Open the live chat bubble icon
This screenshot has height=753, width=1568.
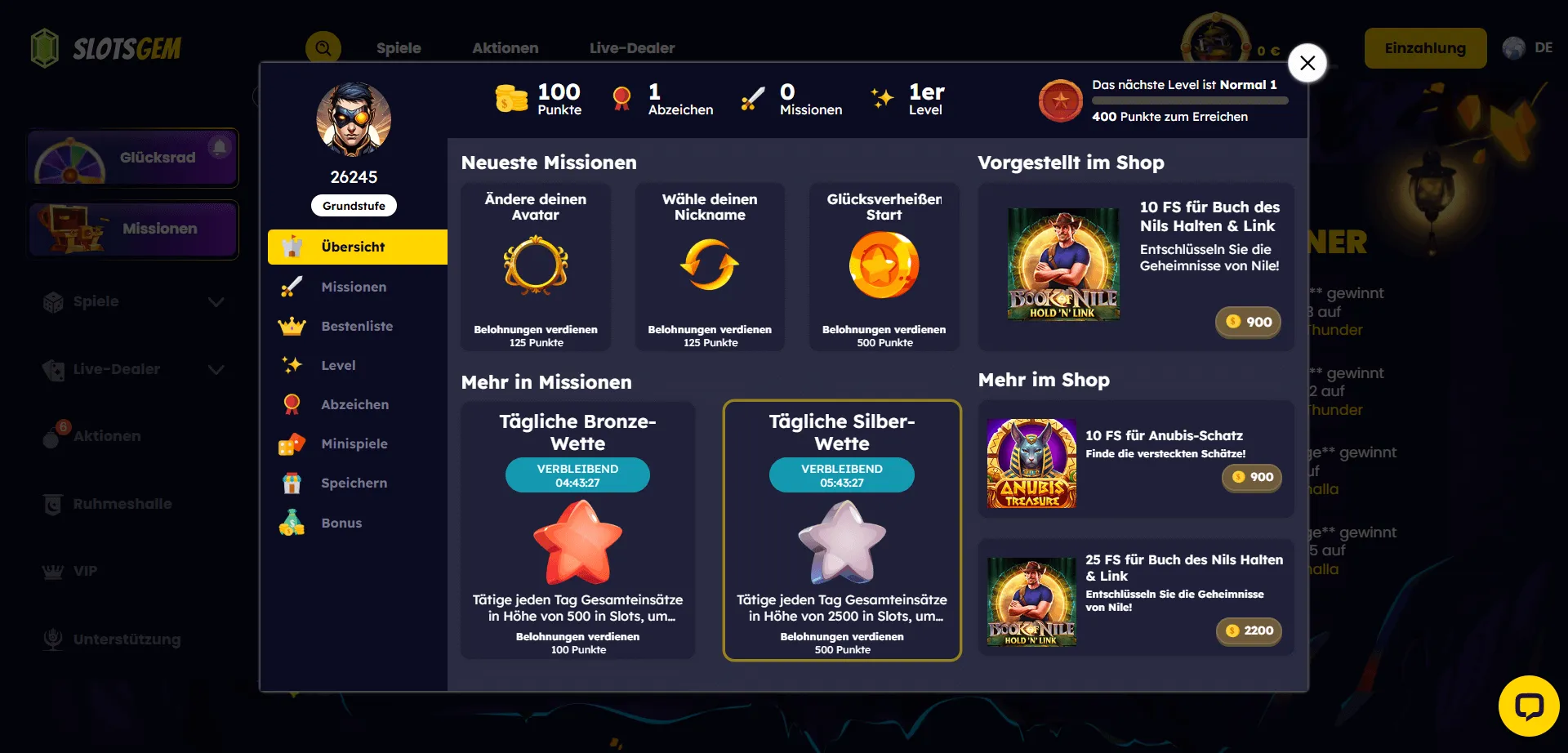pyautogui.click(x=1530, y=707)
